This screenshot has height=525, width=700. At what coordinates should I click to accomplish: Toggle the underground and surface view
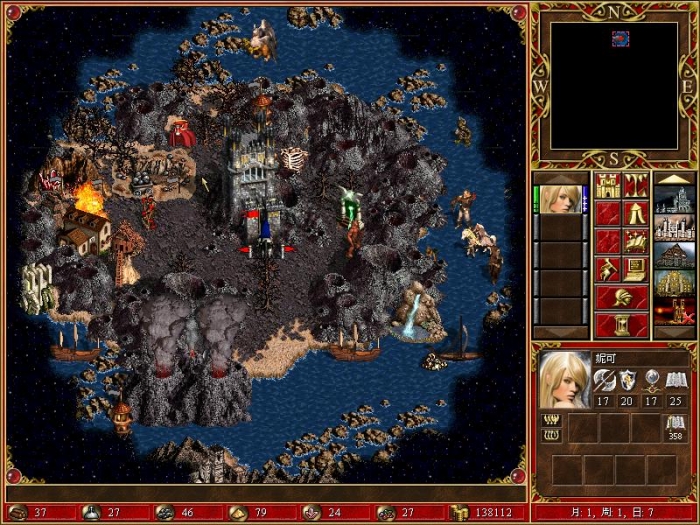[636, 185]
